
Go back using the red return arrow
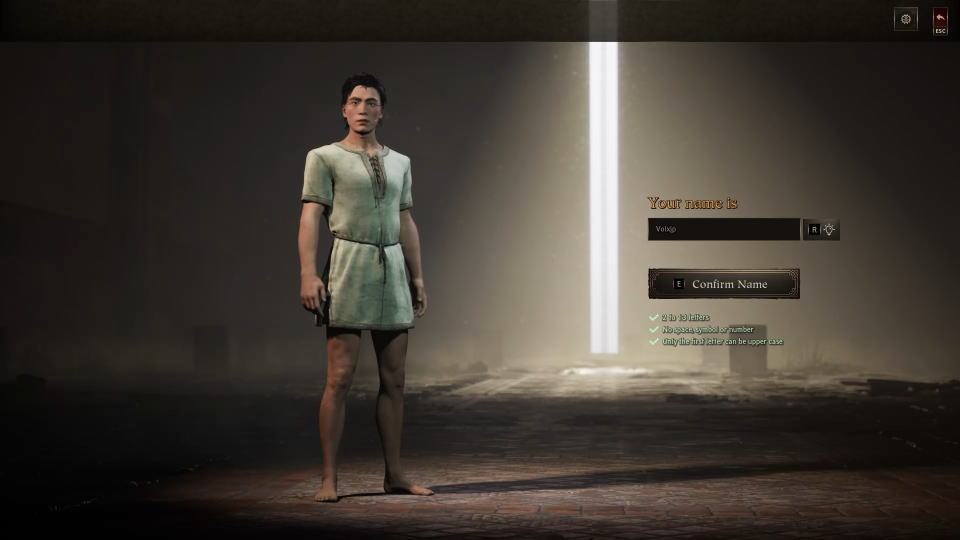click(x=940, y=19)
